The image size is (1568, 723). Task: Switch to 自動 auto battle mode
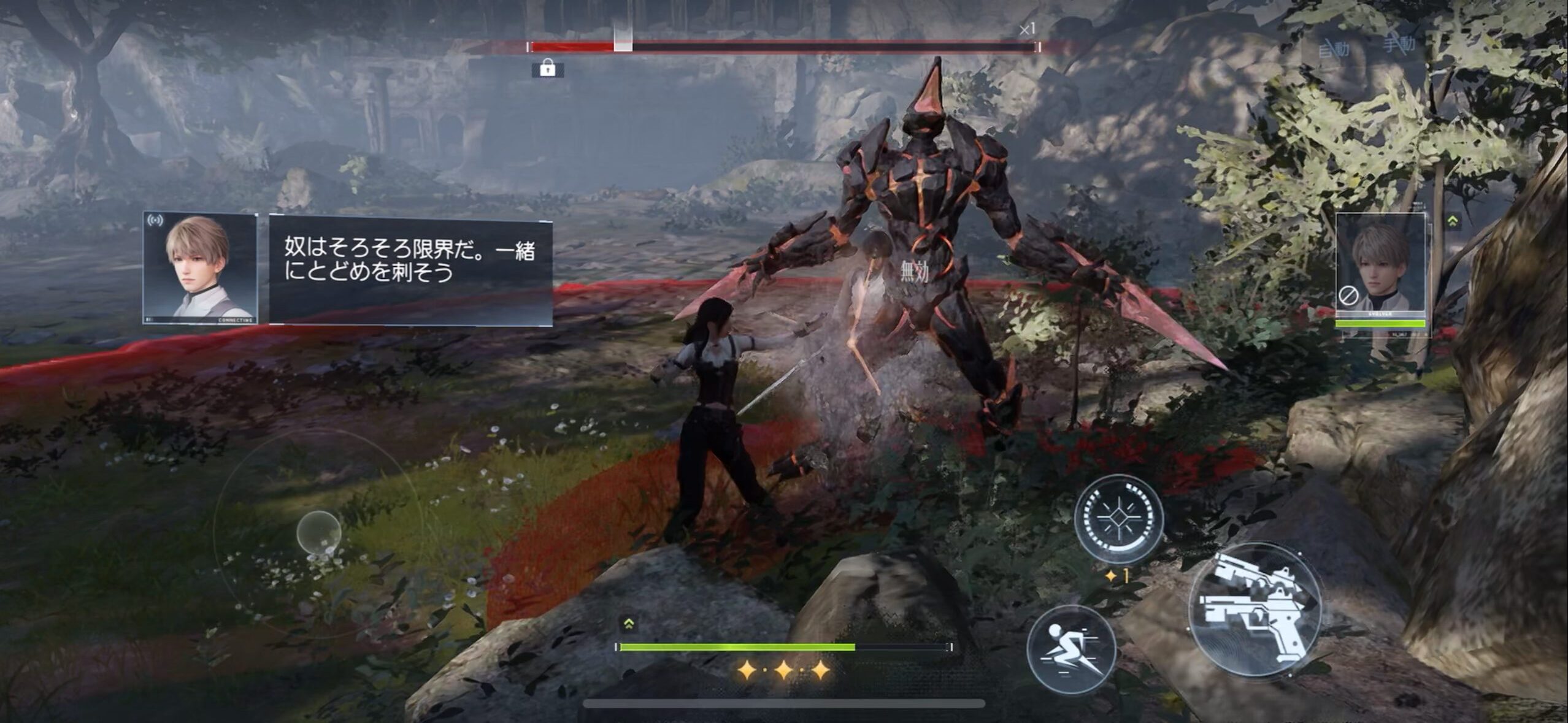click(x=1334, y=47)
